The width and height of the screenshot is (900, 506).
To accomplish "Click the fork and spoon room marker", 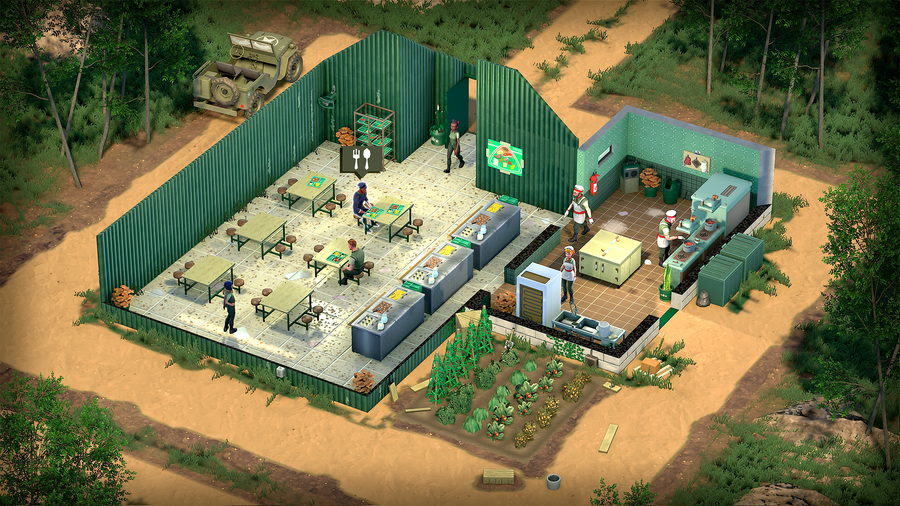I will click(360, 158).
